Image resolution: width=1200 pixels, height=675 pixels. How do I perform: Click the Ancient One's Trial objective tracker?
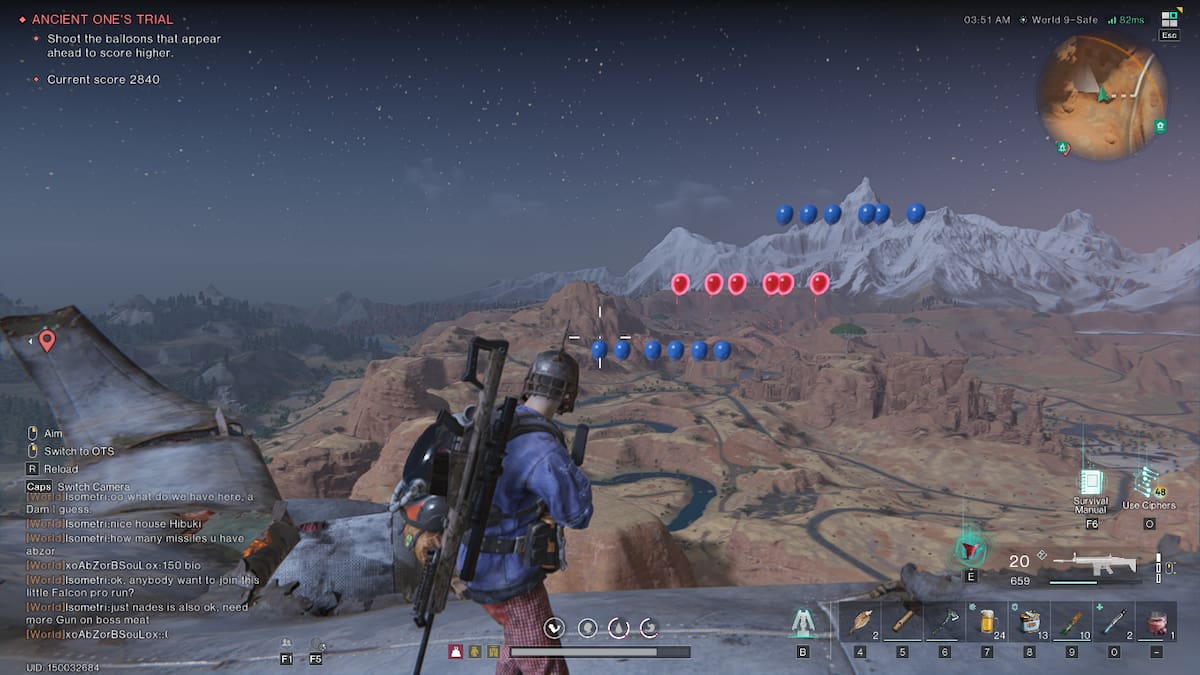click(102, 19)
